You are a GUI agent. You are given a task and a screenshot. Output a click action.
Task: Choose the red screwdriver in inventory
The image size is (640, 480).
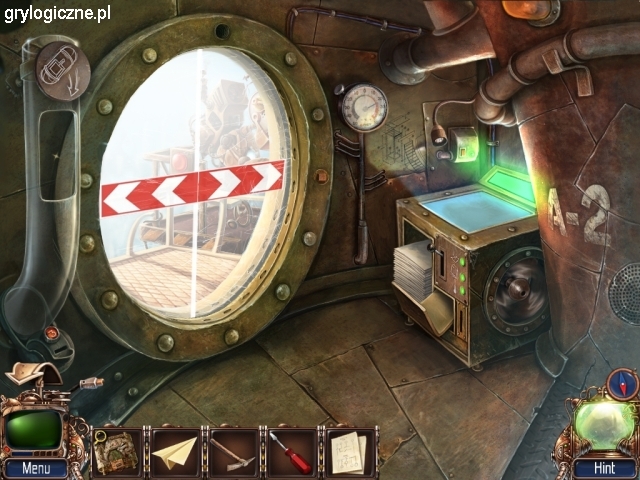(292, 450)
